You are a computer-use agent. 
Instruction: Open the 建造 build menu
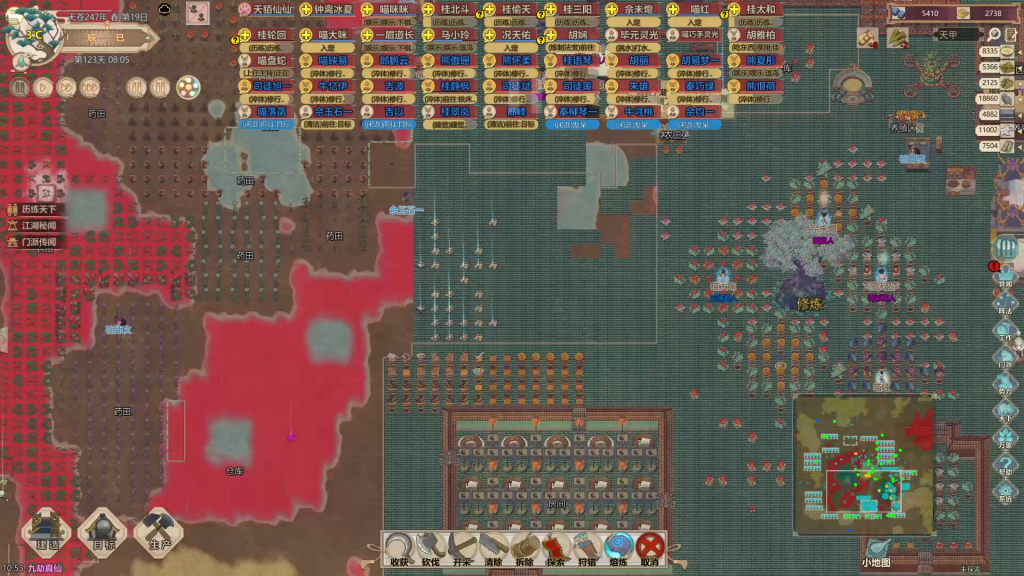(x=47, y=532)
